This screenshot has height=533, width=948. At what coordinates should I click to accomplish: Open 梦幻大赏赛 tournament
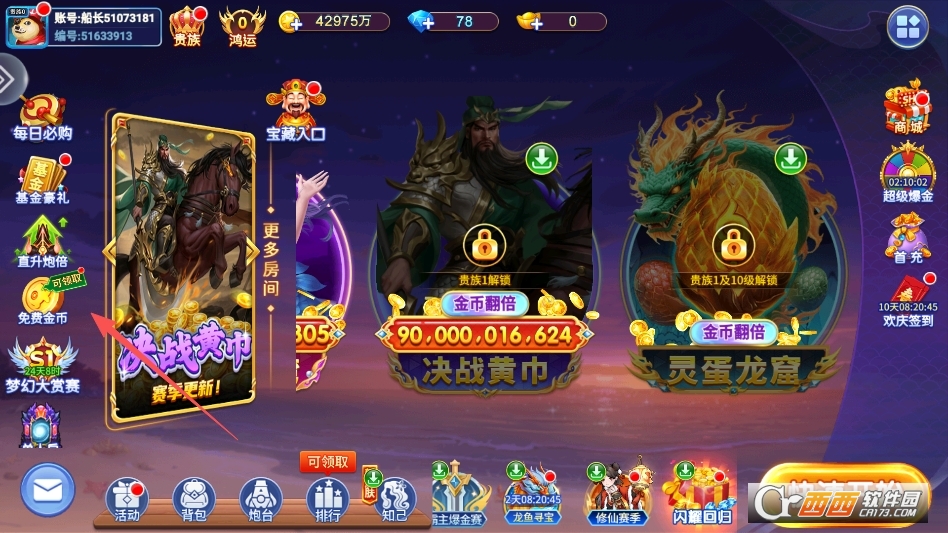tap(42, 364)
